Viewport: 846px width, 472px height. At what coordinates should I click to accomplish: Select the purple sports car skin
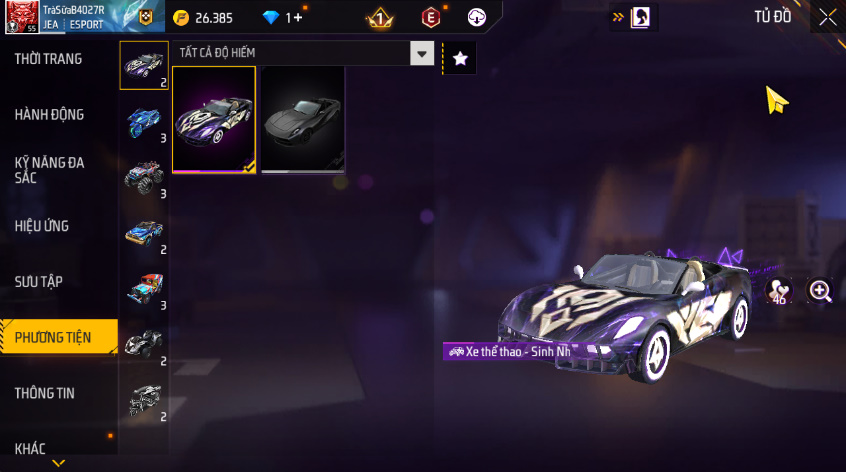tap(214, 120)
